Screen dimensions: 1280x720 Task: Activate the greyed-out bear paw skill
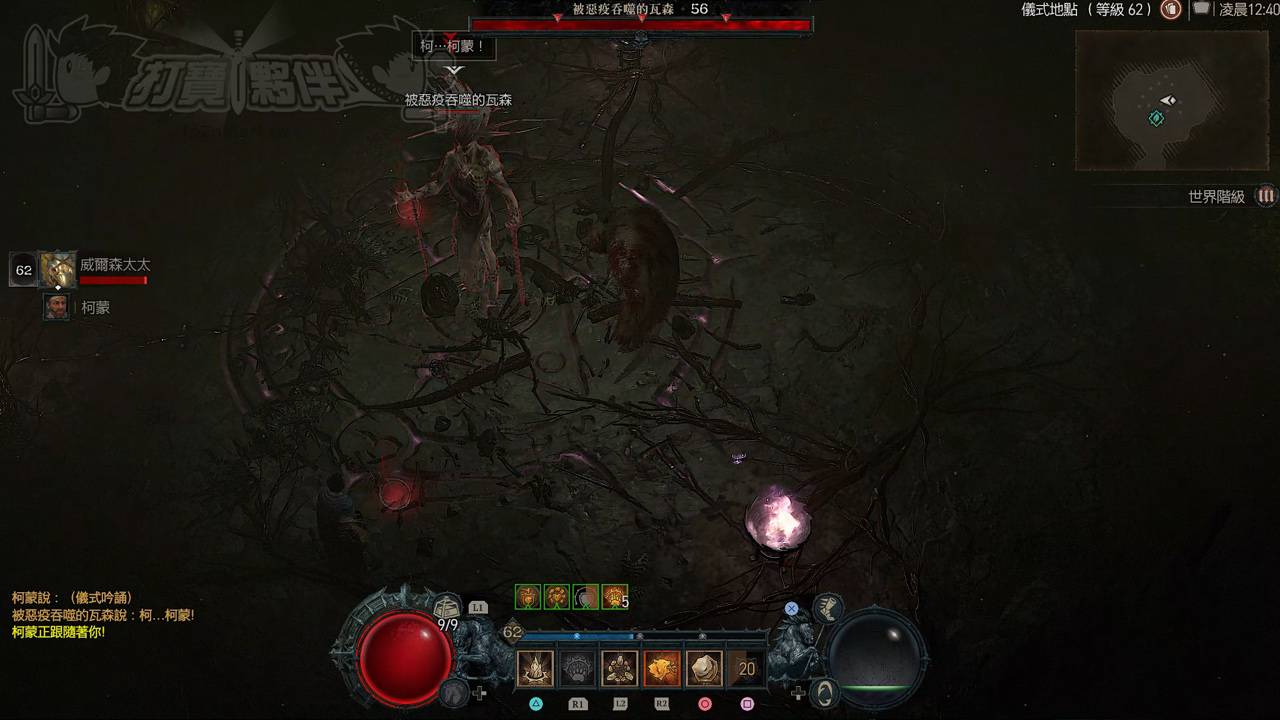click(577, 669)
